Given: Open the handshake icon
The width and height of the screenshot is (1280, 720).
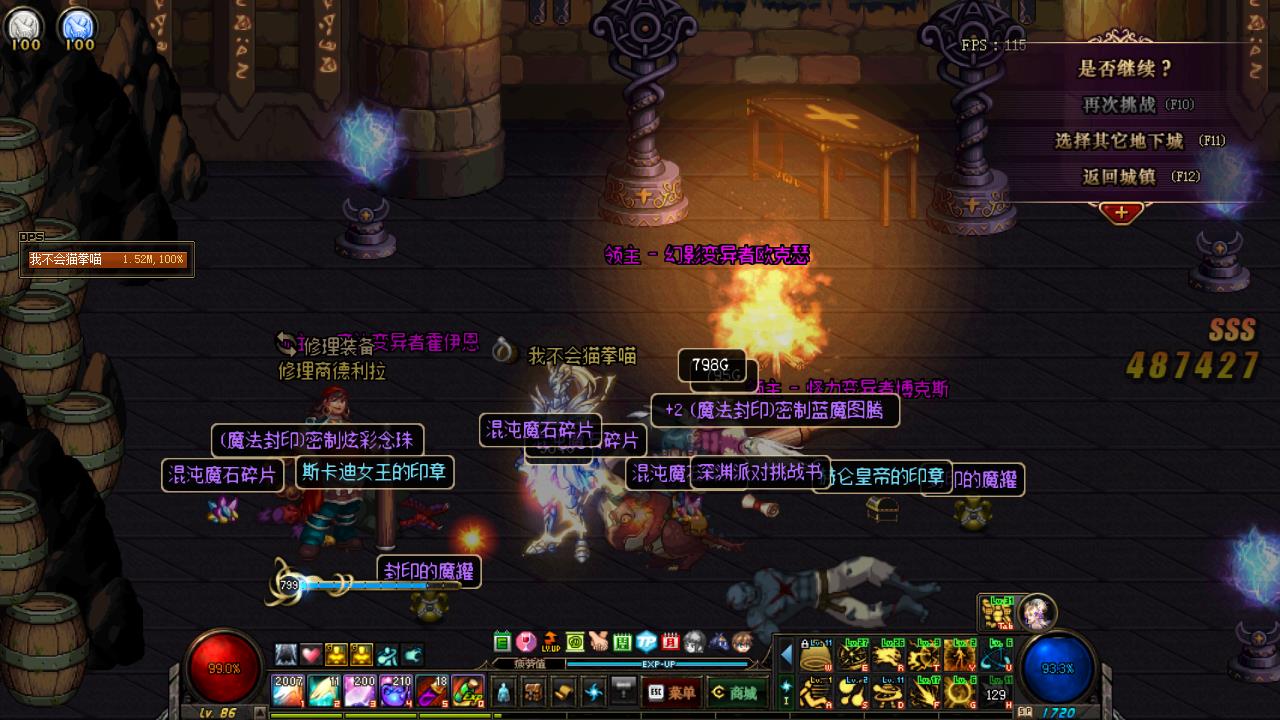Looking at the screenshot, I should [598, 642].
